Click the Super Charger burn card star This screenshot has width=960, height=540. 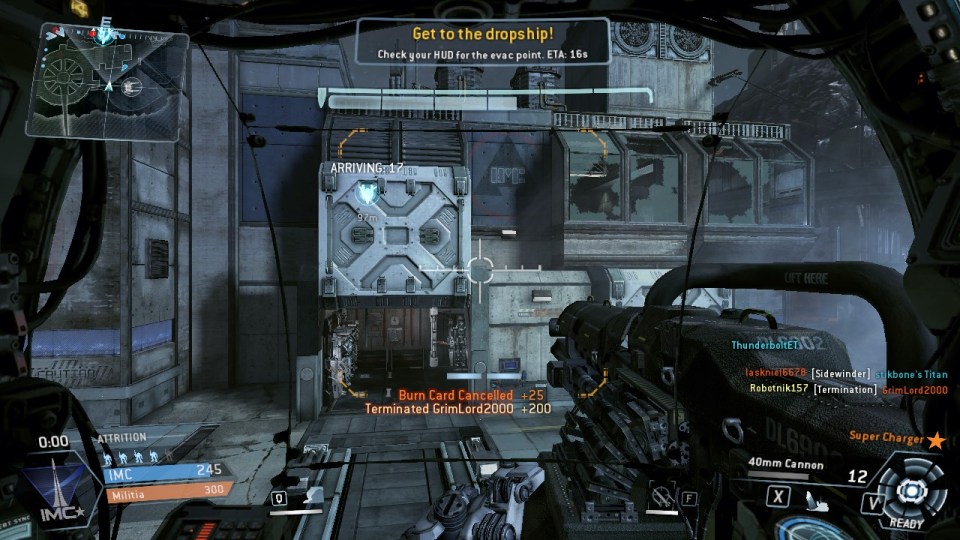tap(936, 438)
